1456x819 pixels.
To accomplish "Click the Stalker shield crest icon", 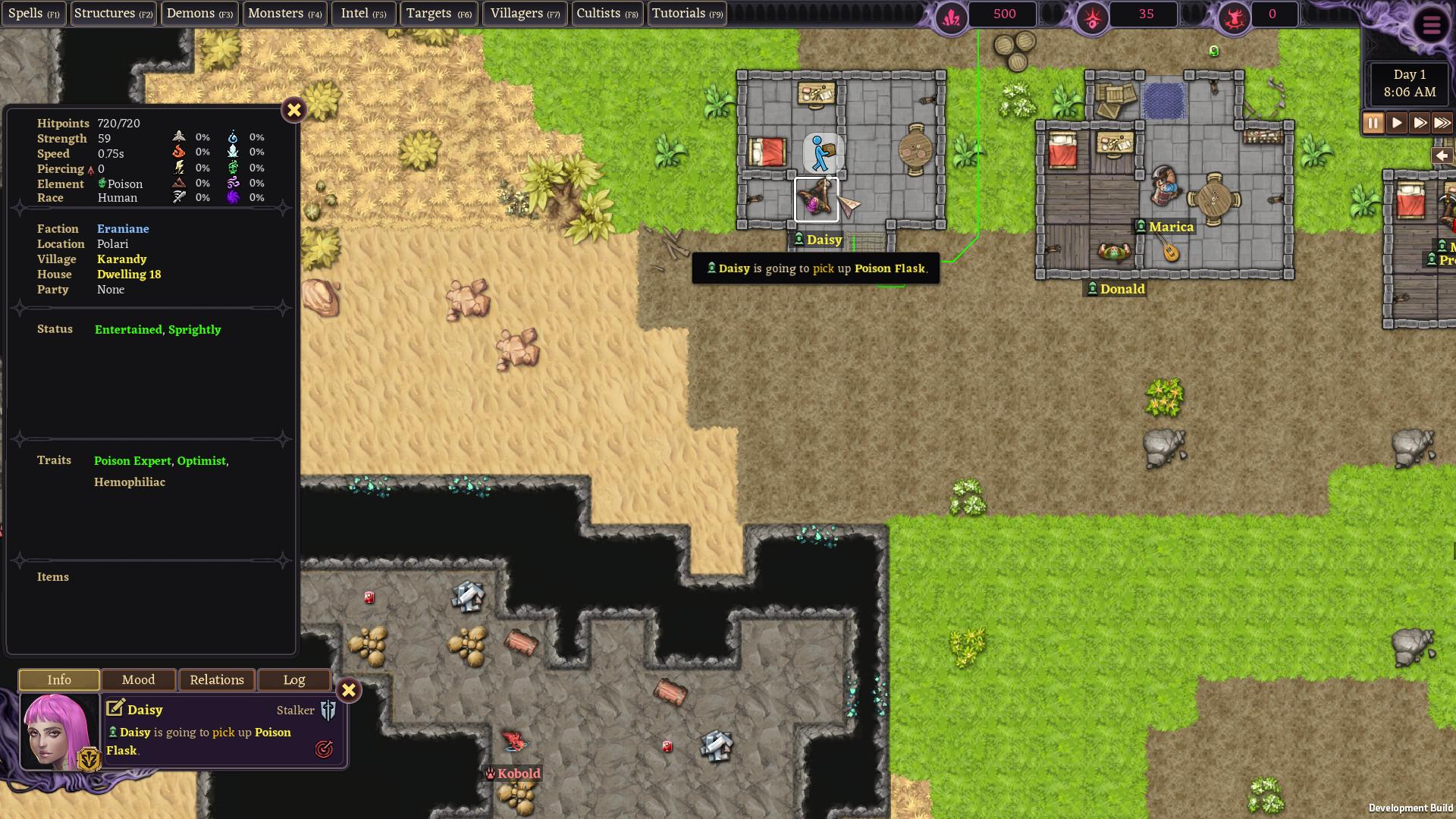I will coord(329,710).
